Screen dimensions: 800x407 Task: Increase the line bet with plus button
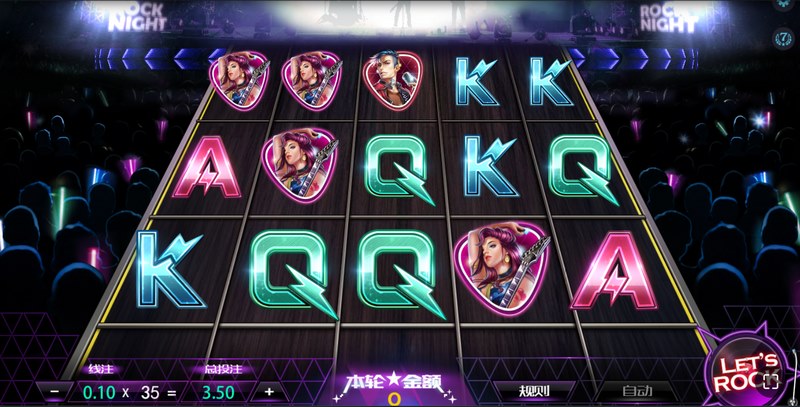[268, 391]
